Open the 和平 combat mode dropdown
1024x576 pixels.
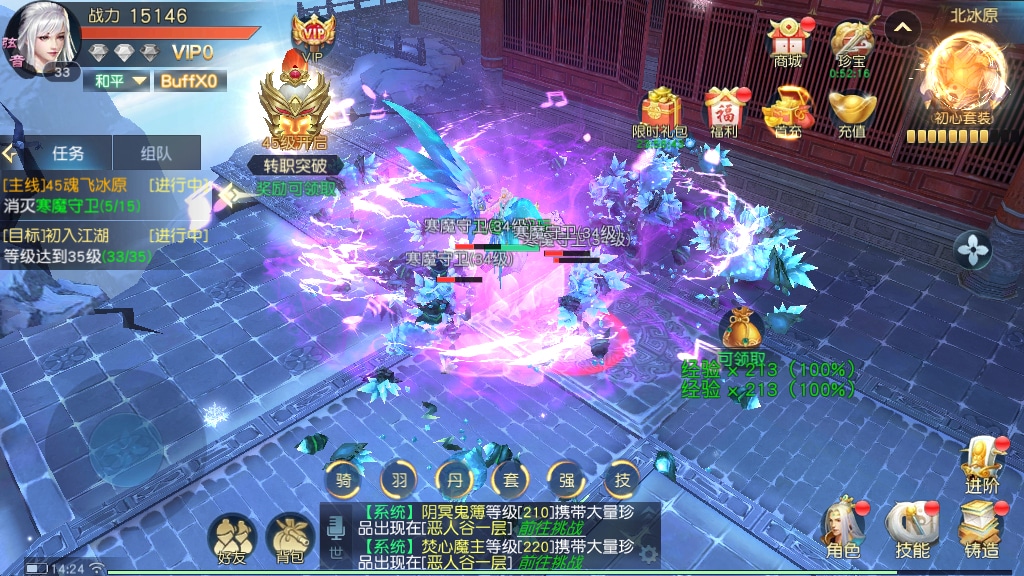120,81
